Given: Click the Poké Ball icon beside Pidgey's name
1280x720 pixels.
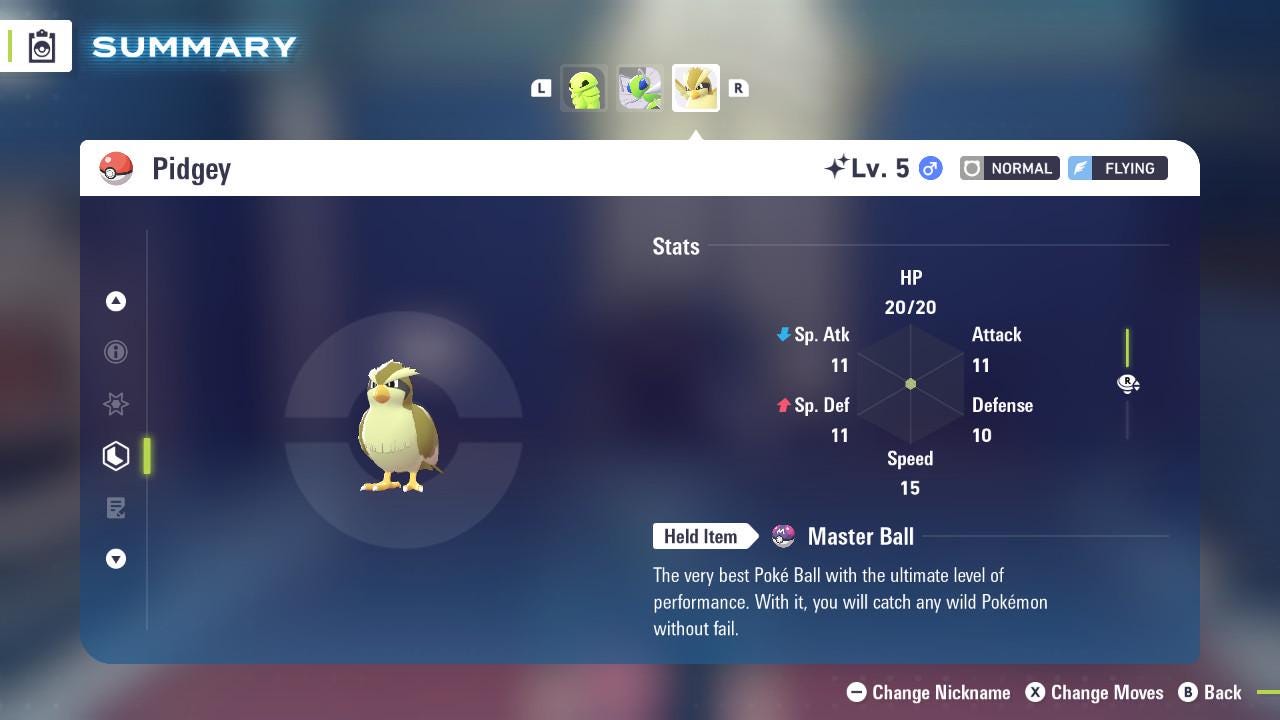Looking at the screenshot, I should point(117,168).
